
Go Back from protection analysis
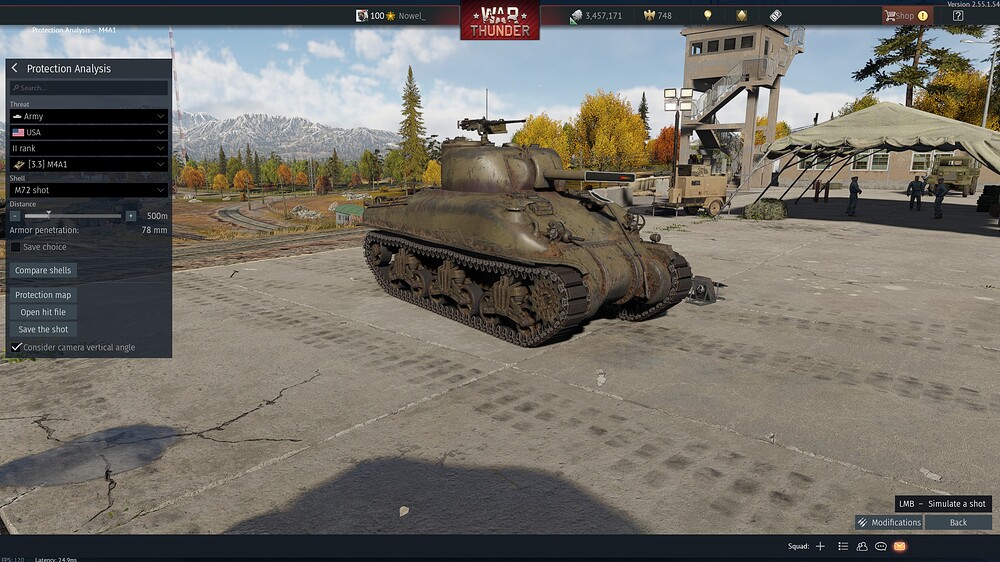[958, 522]
